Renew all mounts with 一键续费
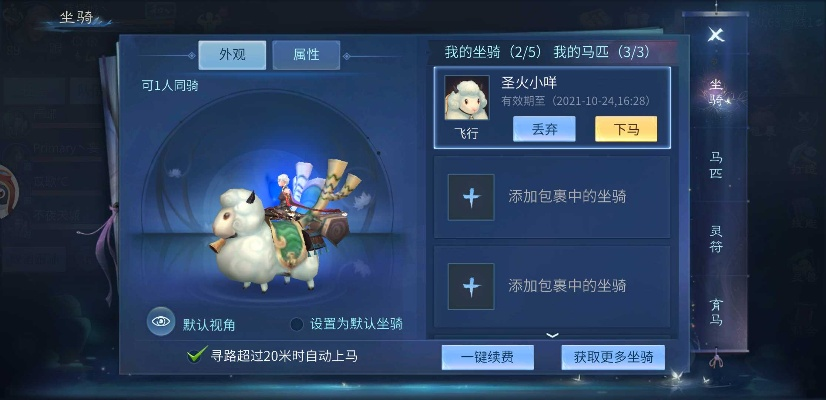This screenshot has height=400, width=826. (488, 357)
